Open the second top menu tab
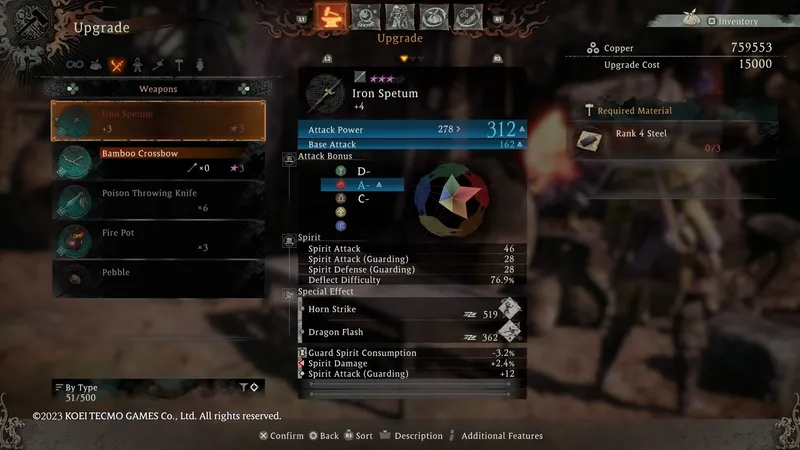 pyautogui.click(x=366, y=17)
